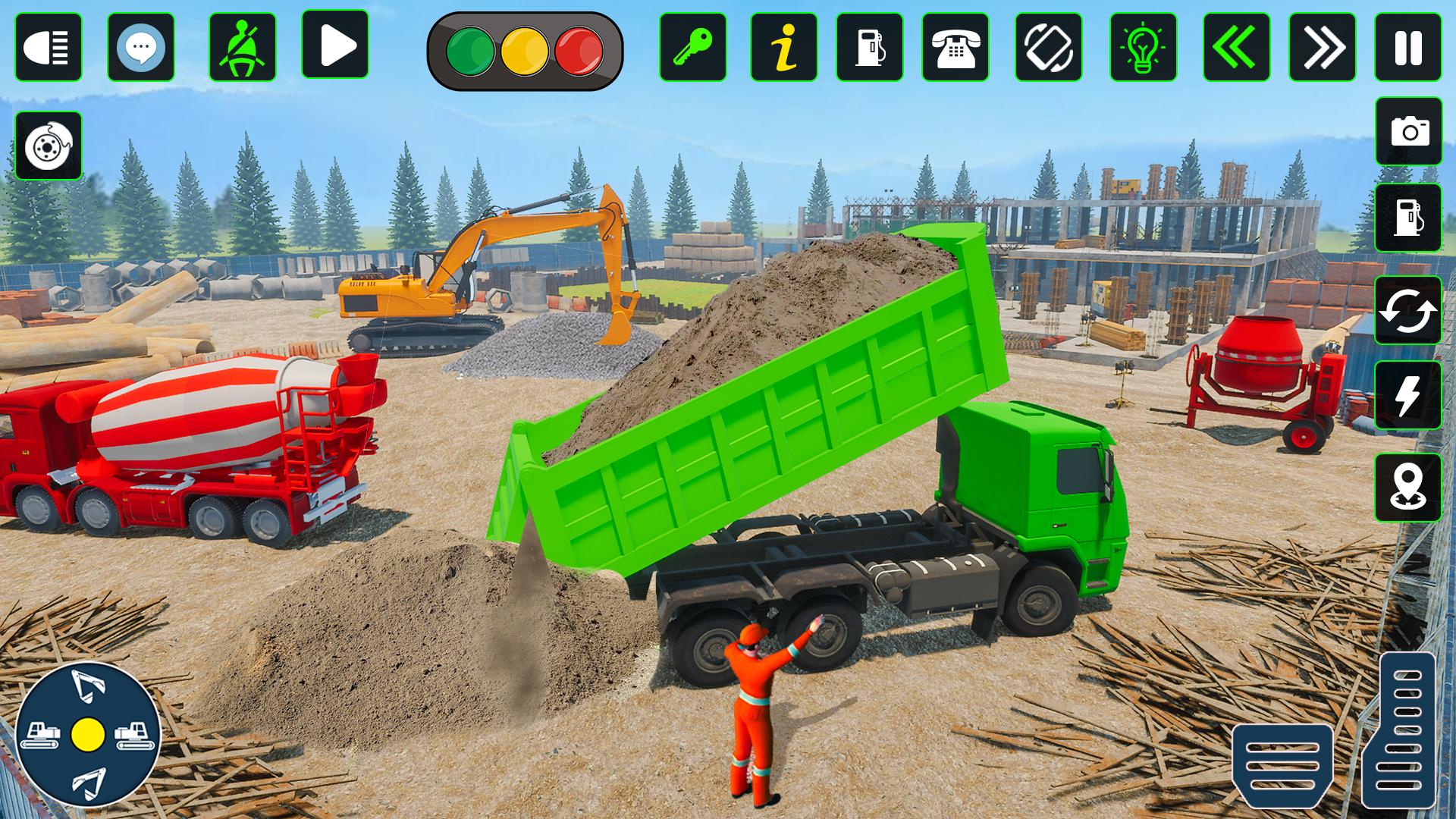Image resolution: width=1456 pixels, height=819 pixels.
Task: Fasten the seatbelt button
Action: [x=243, y=47]
